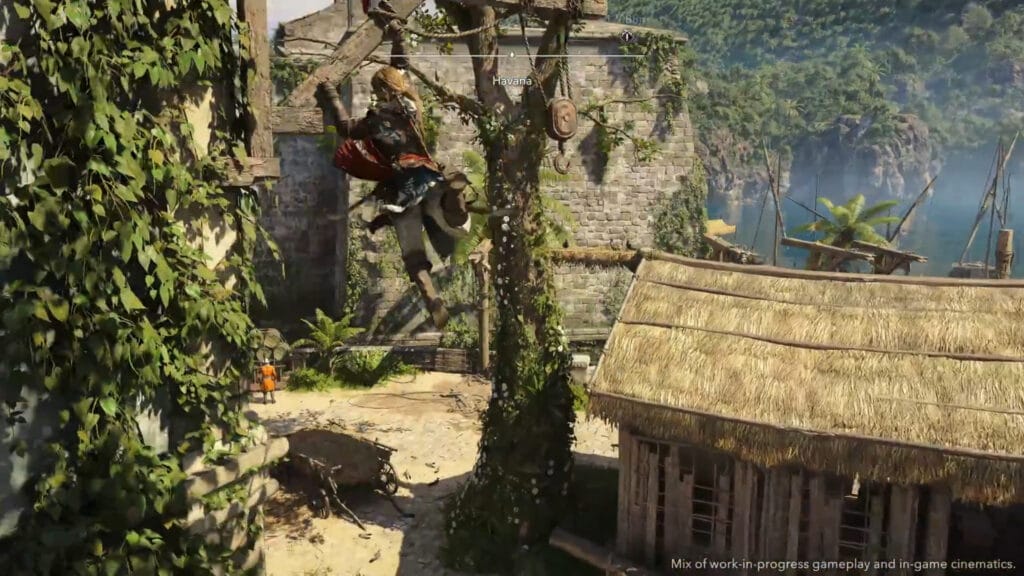Select the Havana location label
Image resolution: width=1024 pixels, height=576 pixels.
(x=512, y=80)
